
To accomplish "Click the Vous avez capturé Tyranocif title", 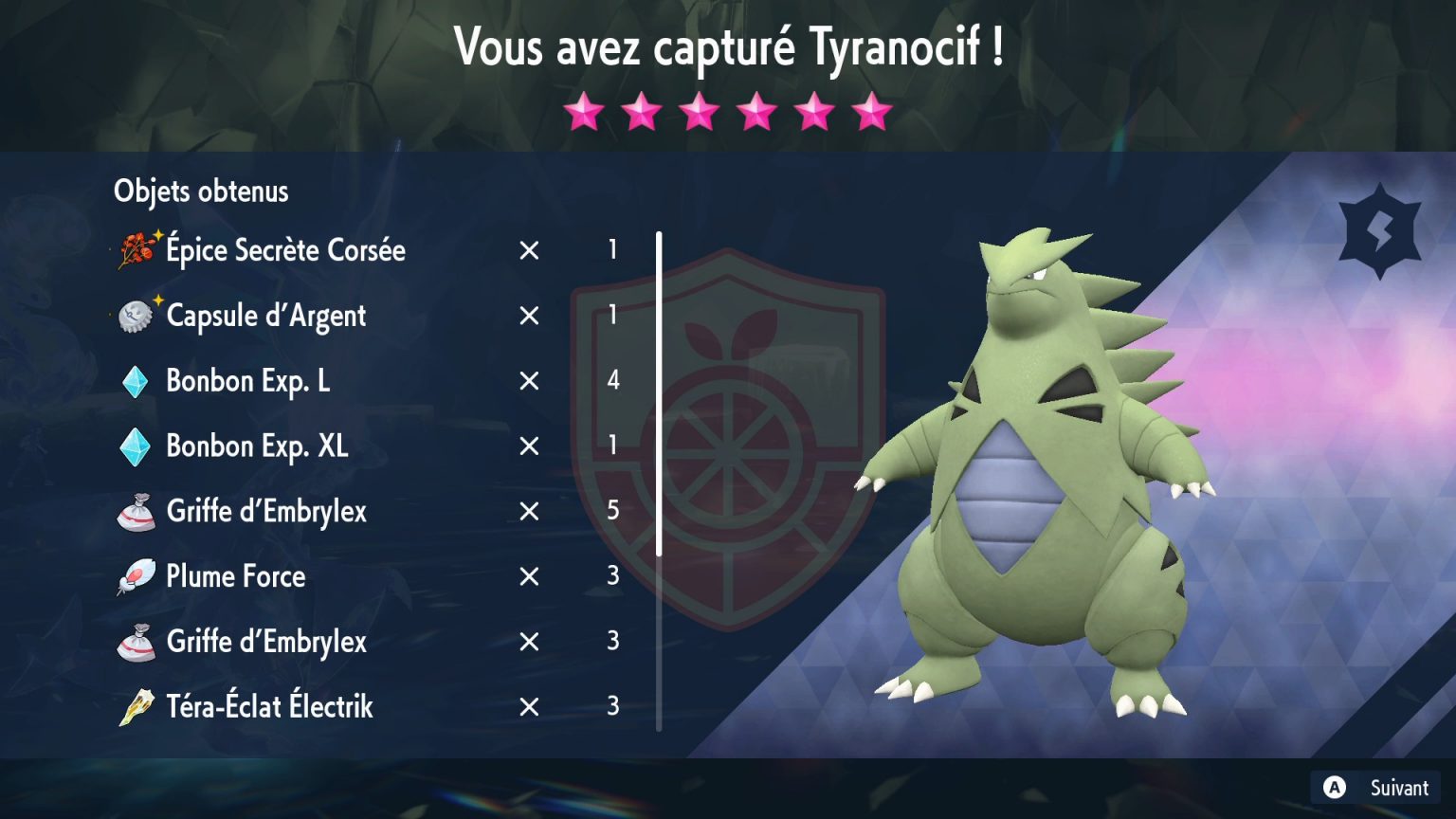I will [x=728, y=45].
